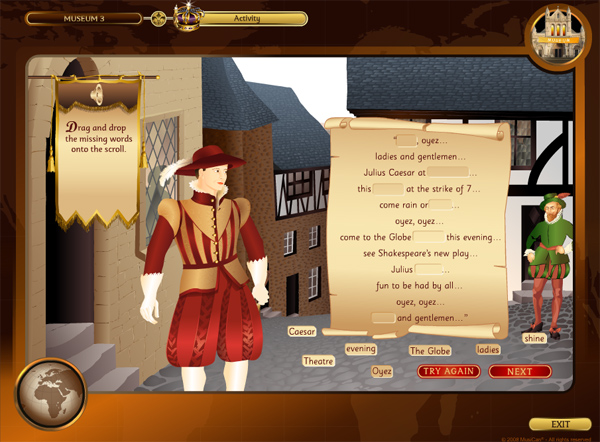This screenshot has height=442, width=600.
Task: Select the "Caesar" word tile
Action: tap(301, 331)
